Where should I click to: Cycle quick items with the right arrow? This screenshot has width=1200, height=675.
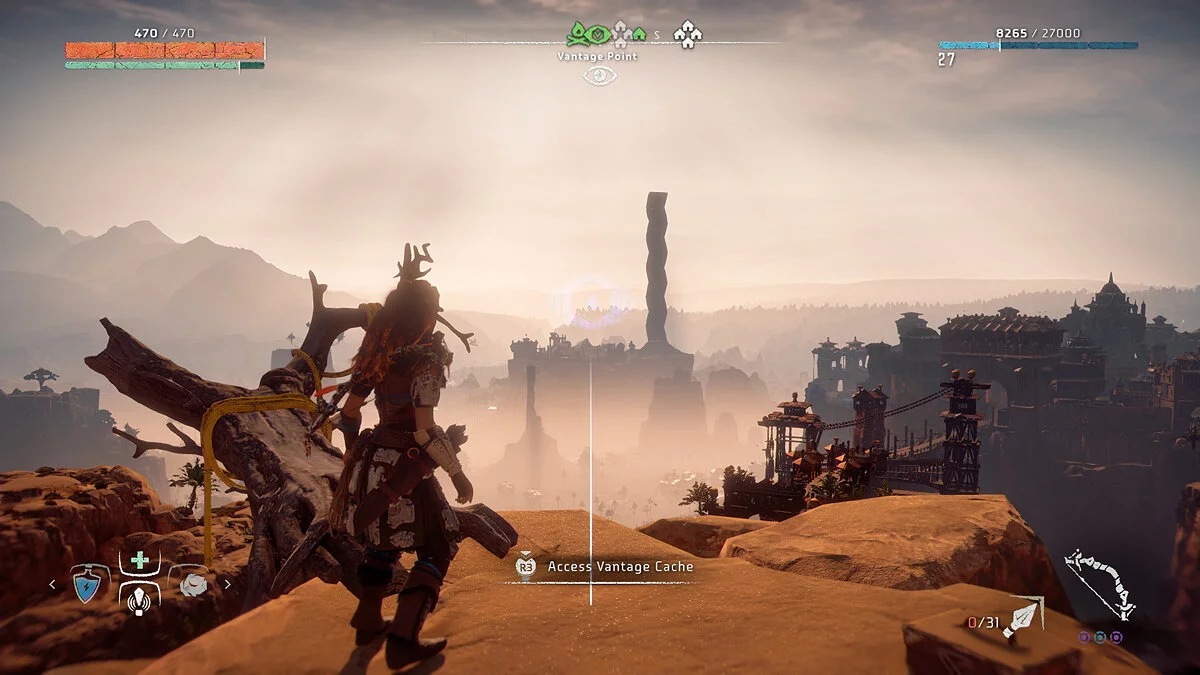227,585
